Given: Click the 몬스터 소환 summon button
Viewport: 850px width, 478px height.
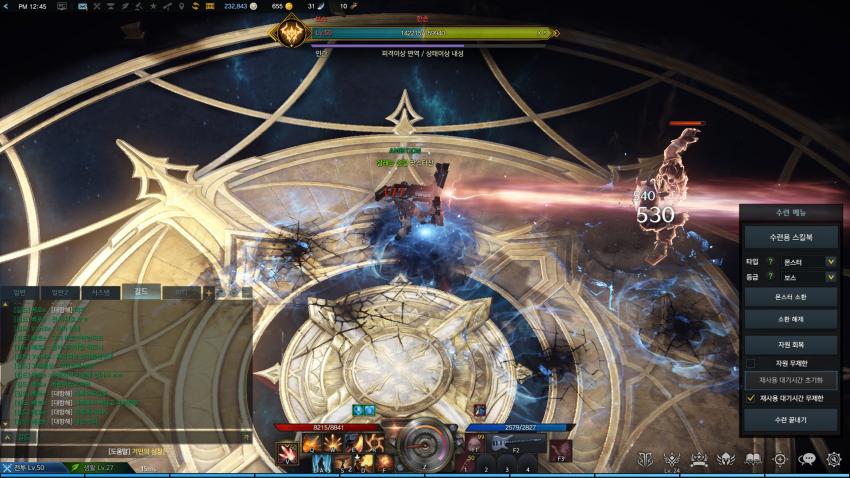Looking at the screenshot, I should [x=790, y=297].
